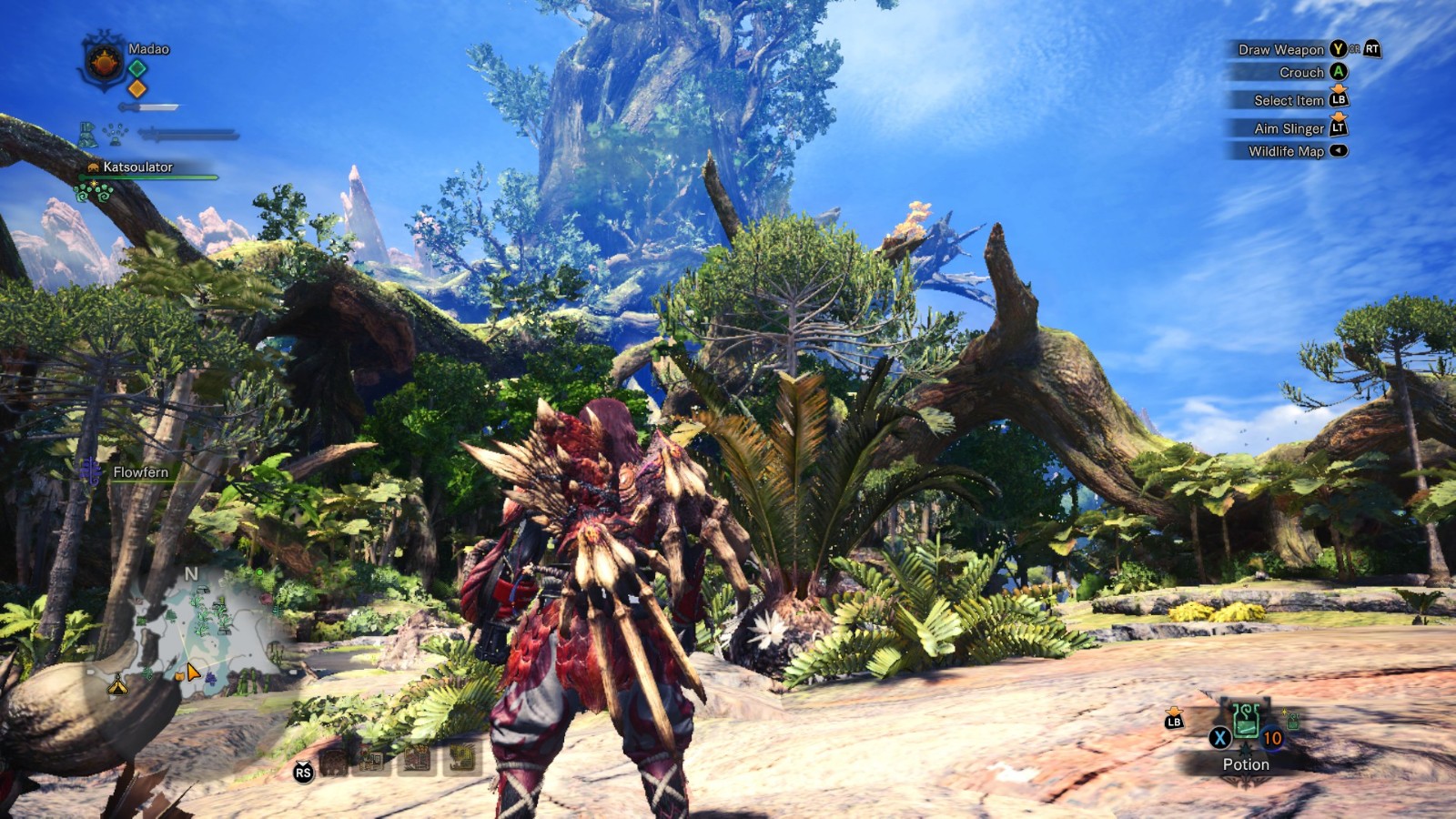Select the Potion item slot icon

tap(1245, 722)
